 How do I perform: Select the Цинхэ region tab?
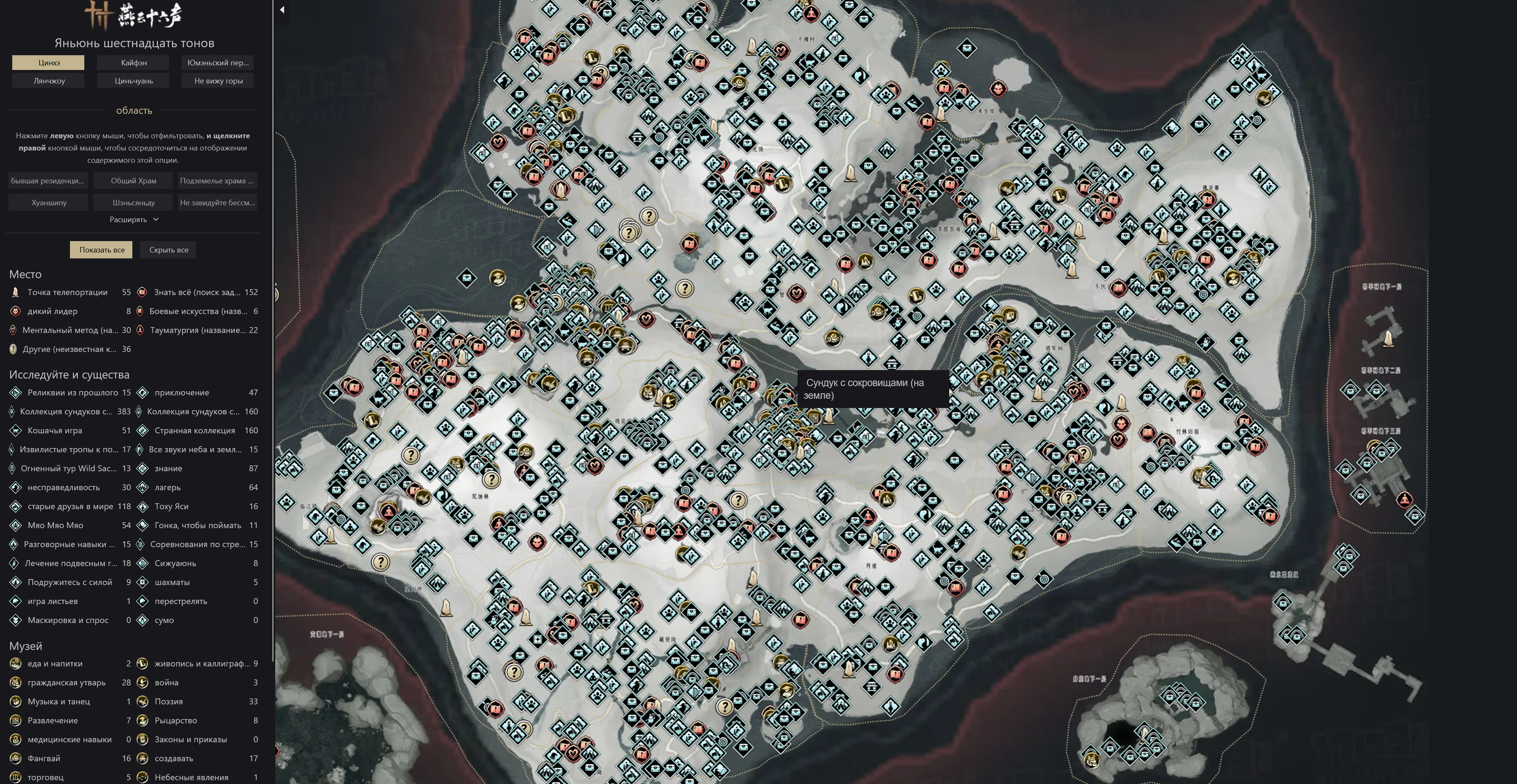(48, 62)
